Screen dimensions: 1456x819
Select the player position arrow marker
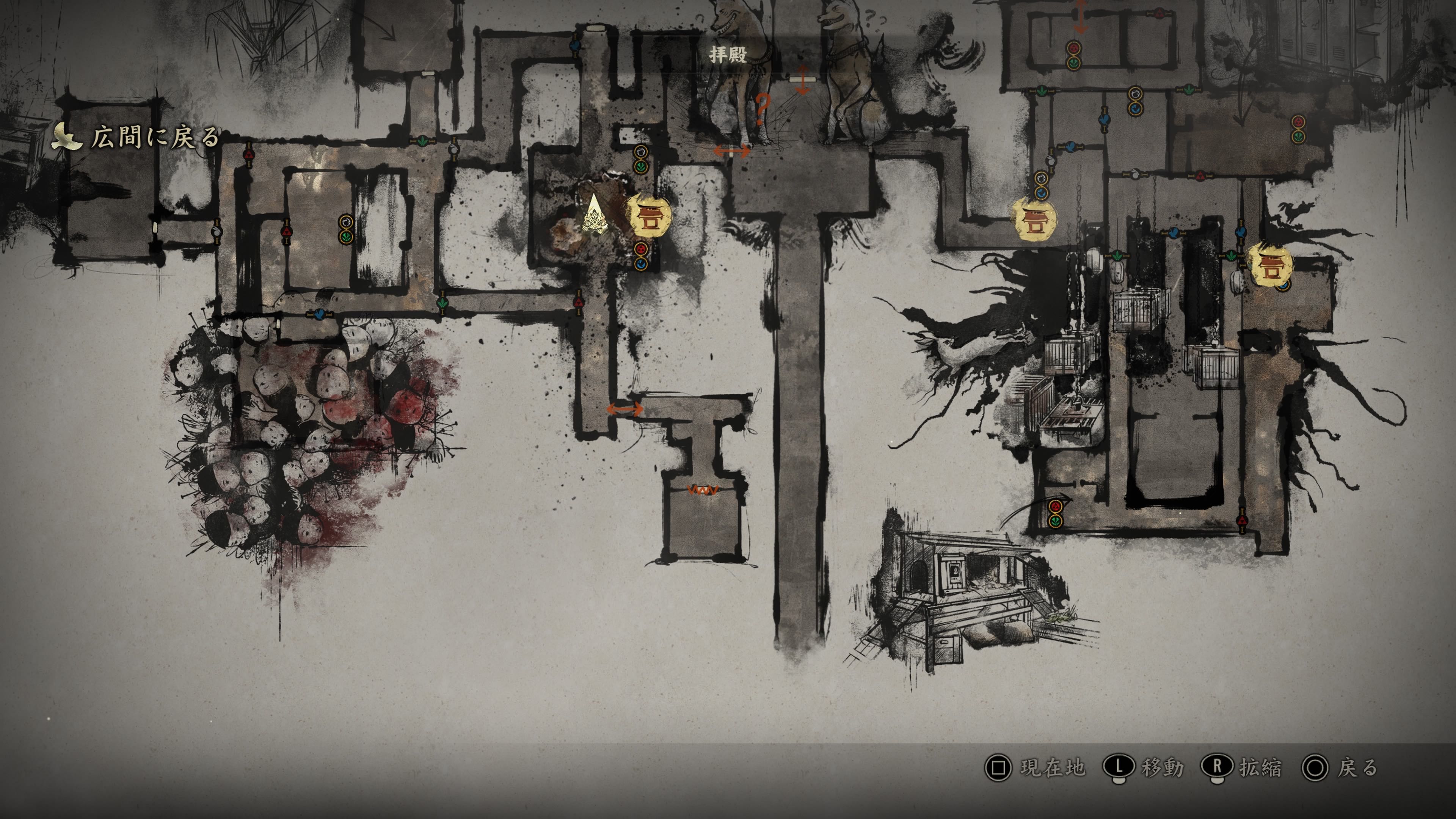coord(595,215)
